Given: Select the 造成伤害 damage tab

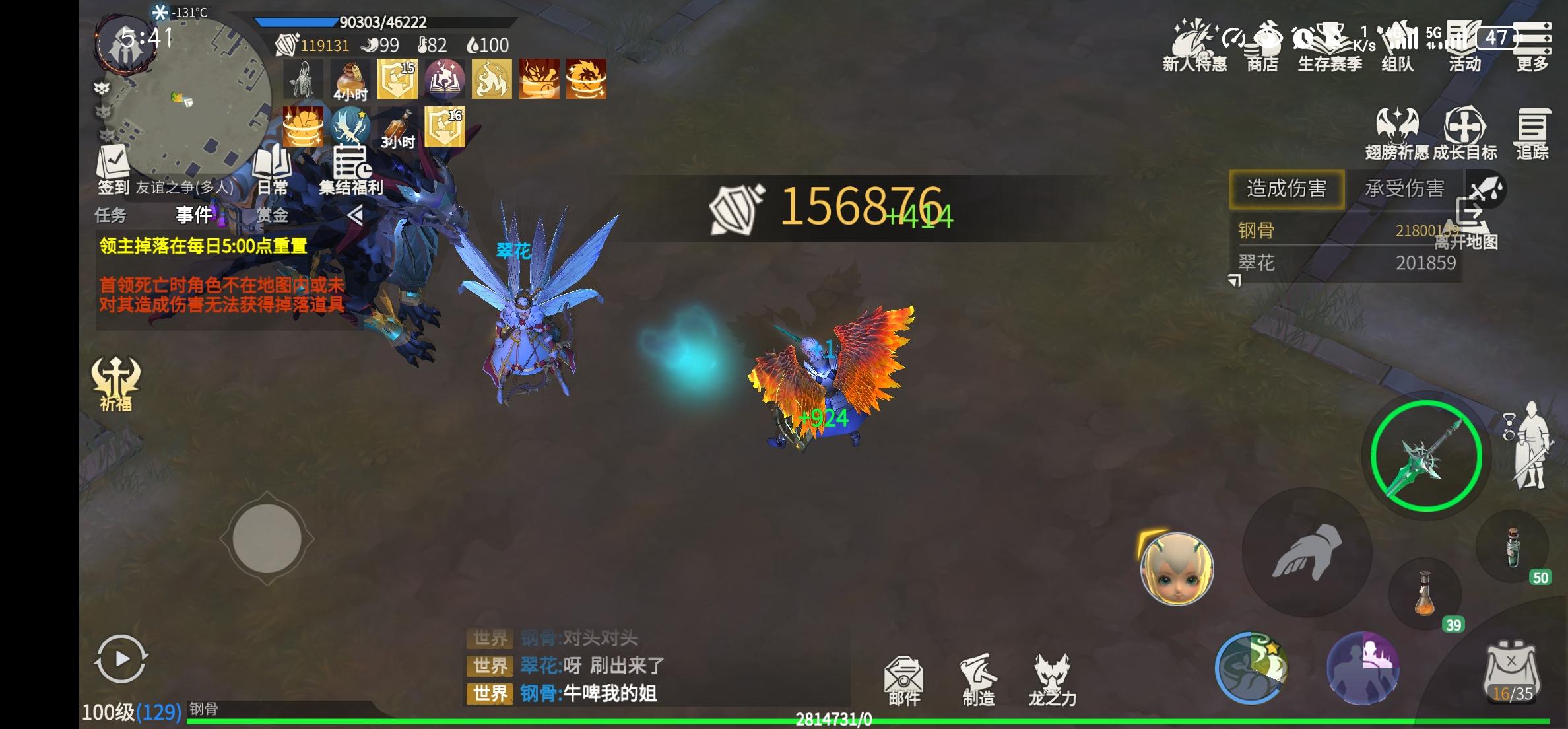Looking at the screenshot, I should click(1286, 190).
